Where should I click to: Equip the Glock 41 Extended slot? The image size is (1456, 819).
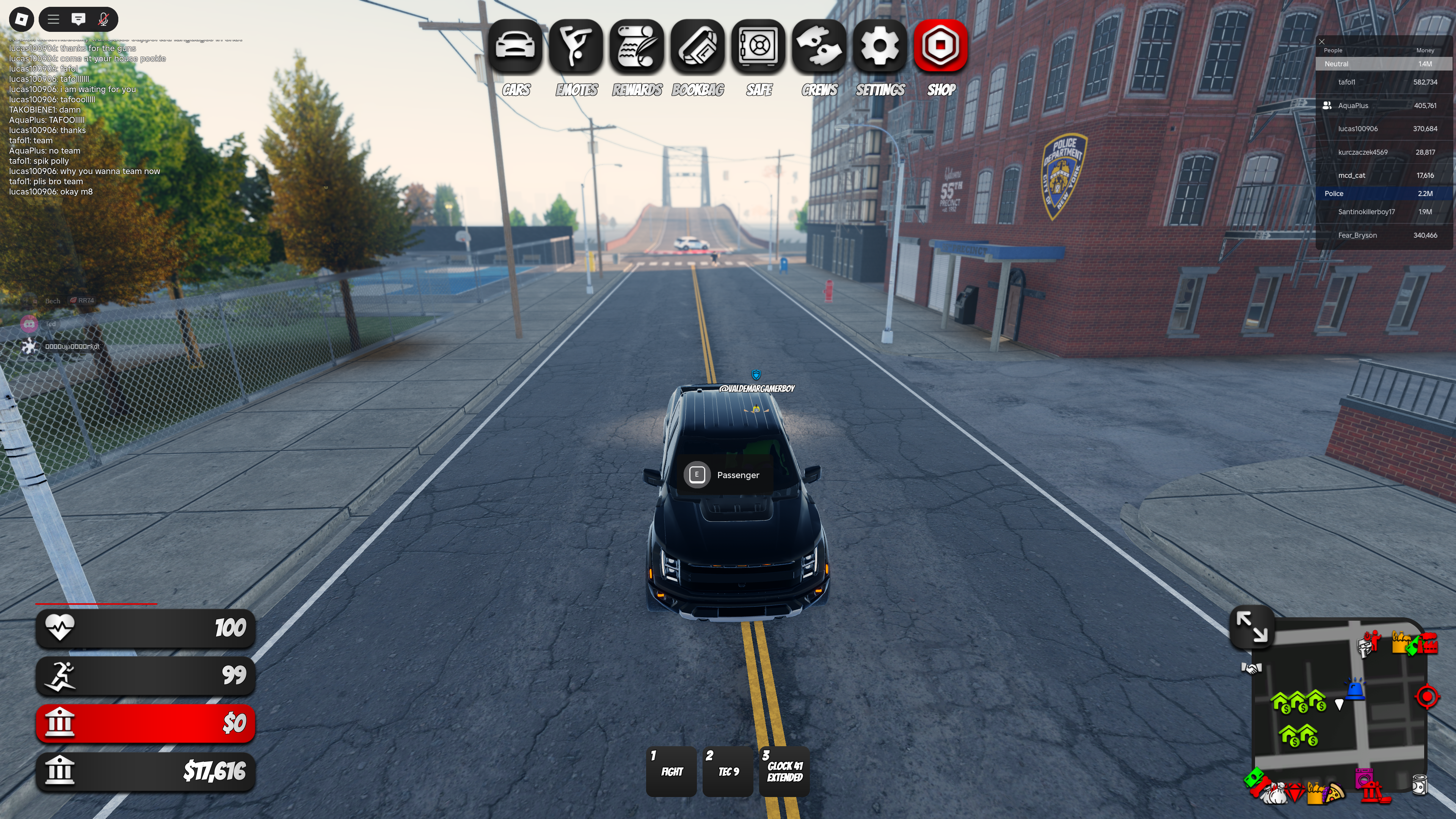click(784, 772)
